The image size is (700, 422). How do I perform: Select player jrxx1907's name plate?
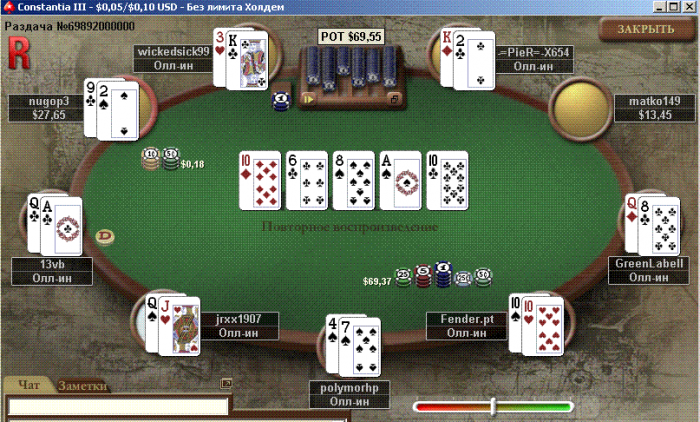[238, 325]
